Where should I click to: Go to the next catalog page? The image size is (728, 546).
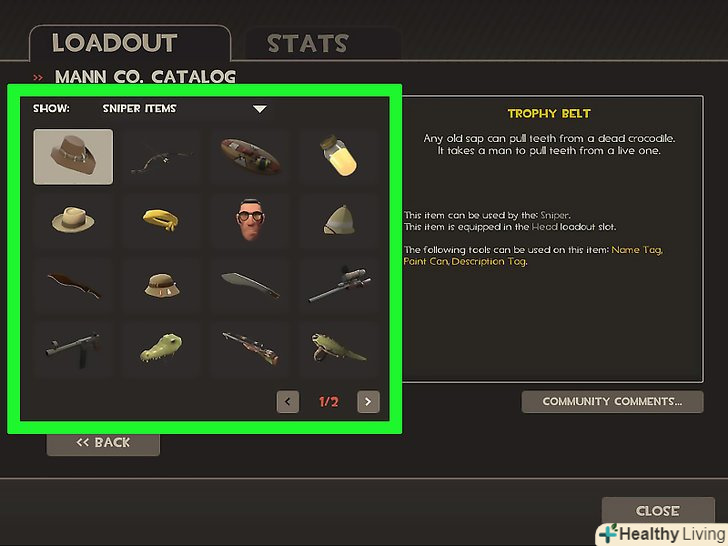pyautogui.click(x=369, y=402)
